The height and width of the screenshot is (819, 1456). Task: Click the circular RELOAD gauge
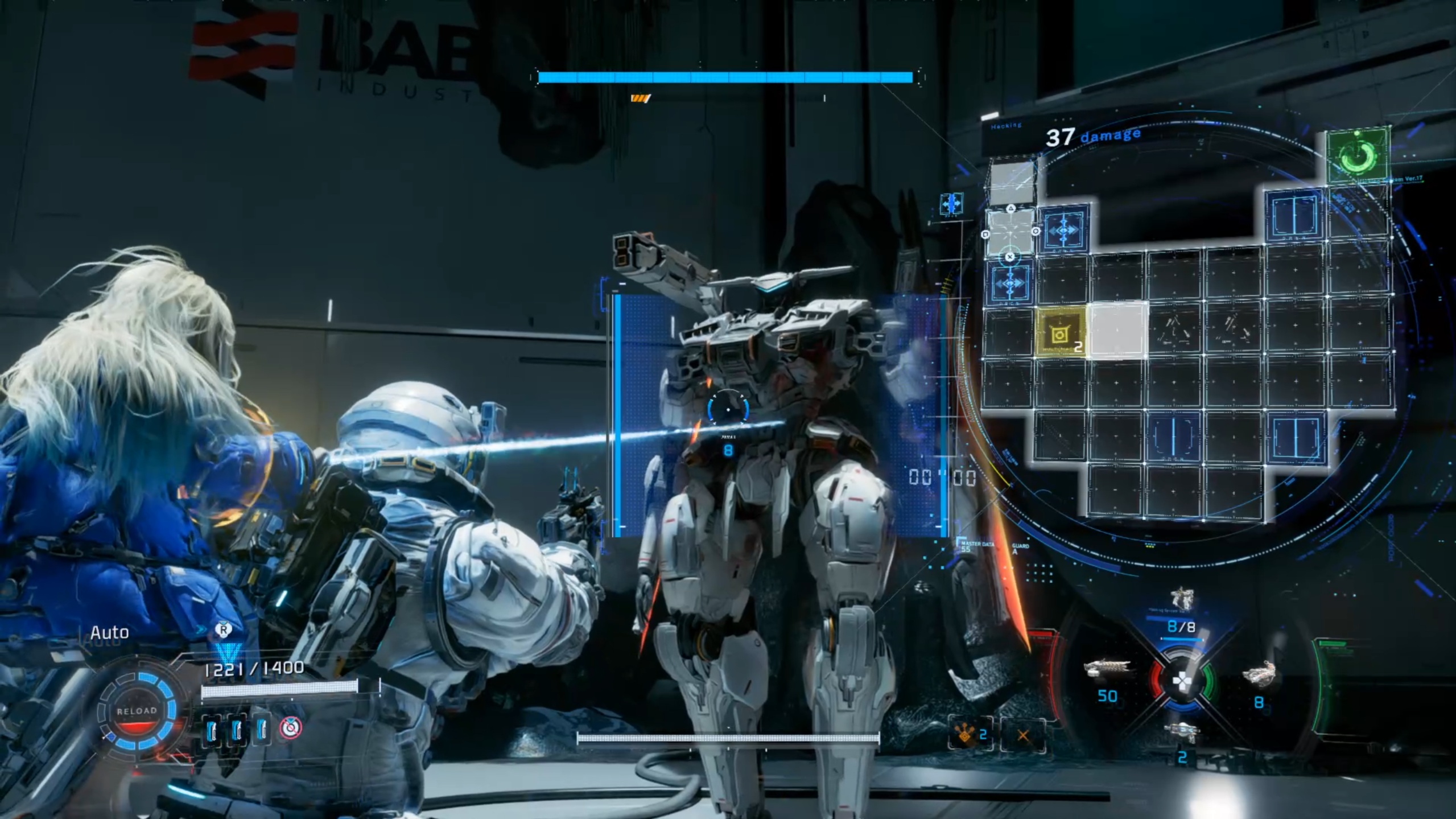(137, 712)
